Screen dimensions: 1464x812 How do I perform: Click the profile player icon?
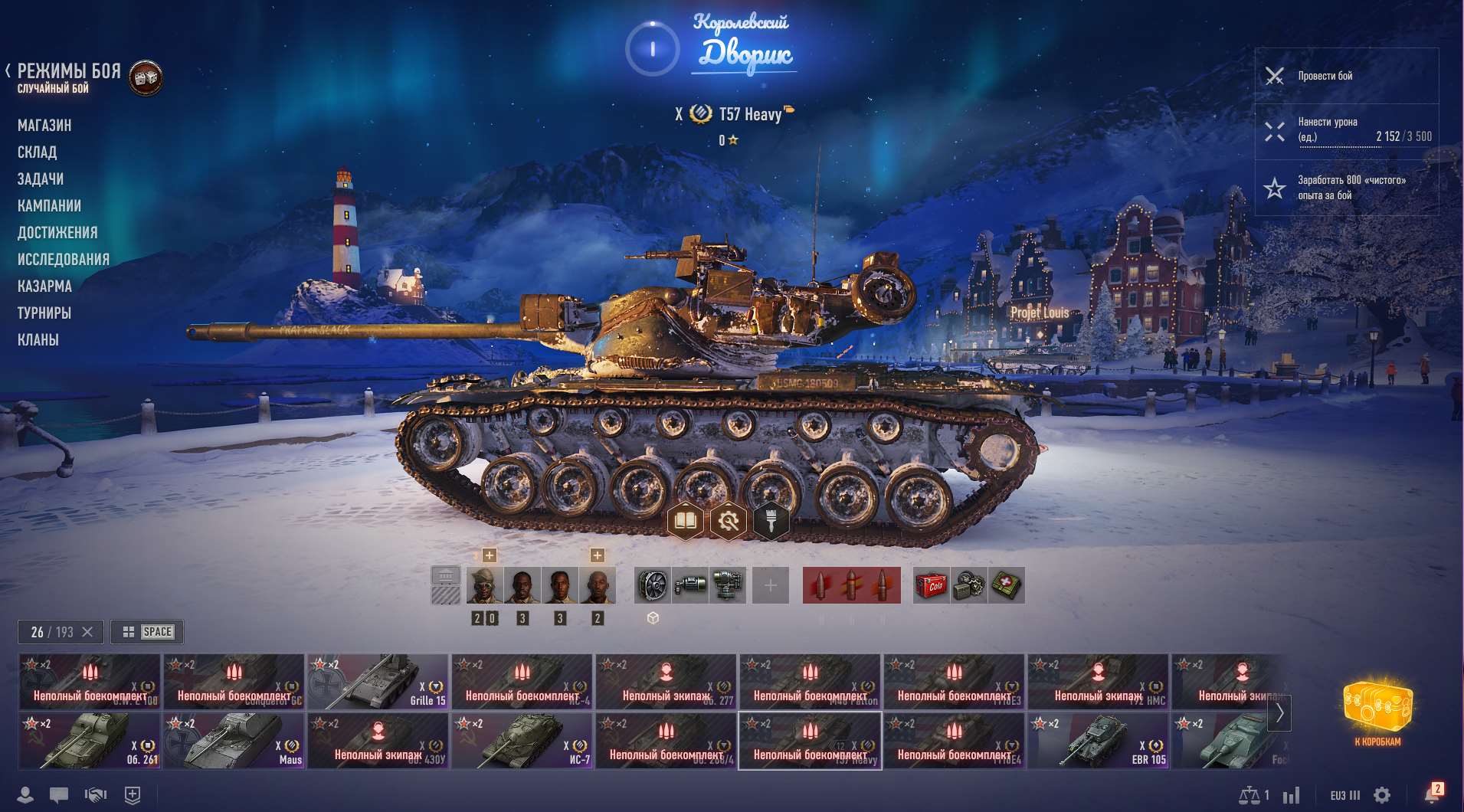[26, 795]
